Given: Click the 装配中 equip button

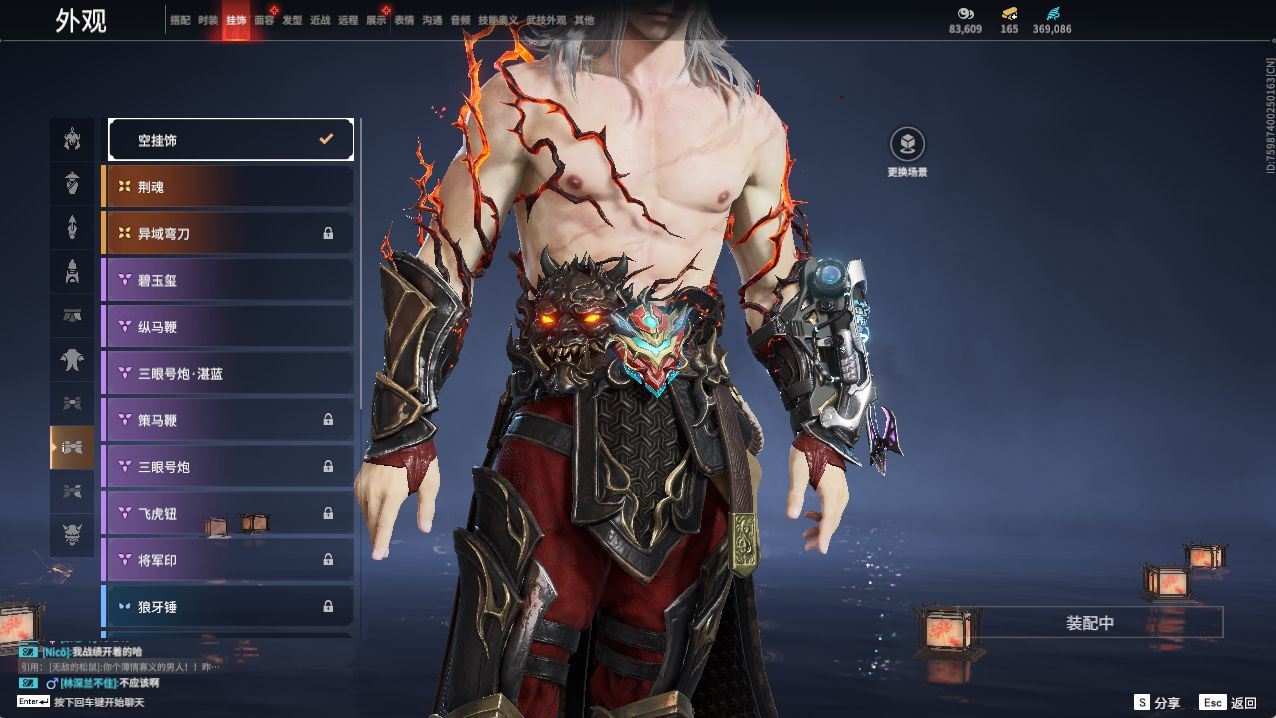Looking at the screenshot, I should pyautogui.click(x=1090, y=623).
